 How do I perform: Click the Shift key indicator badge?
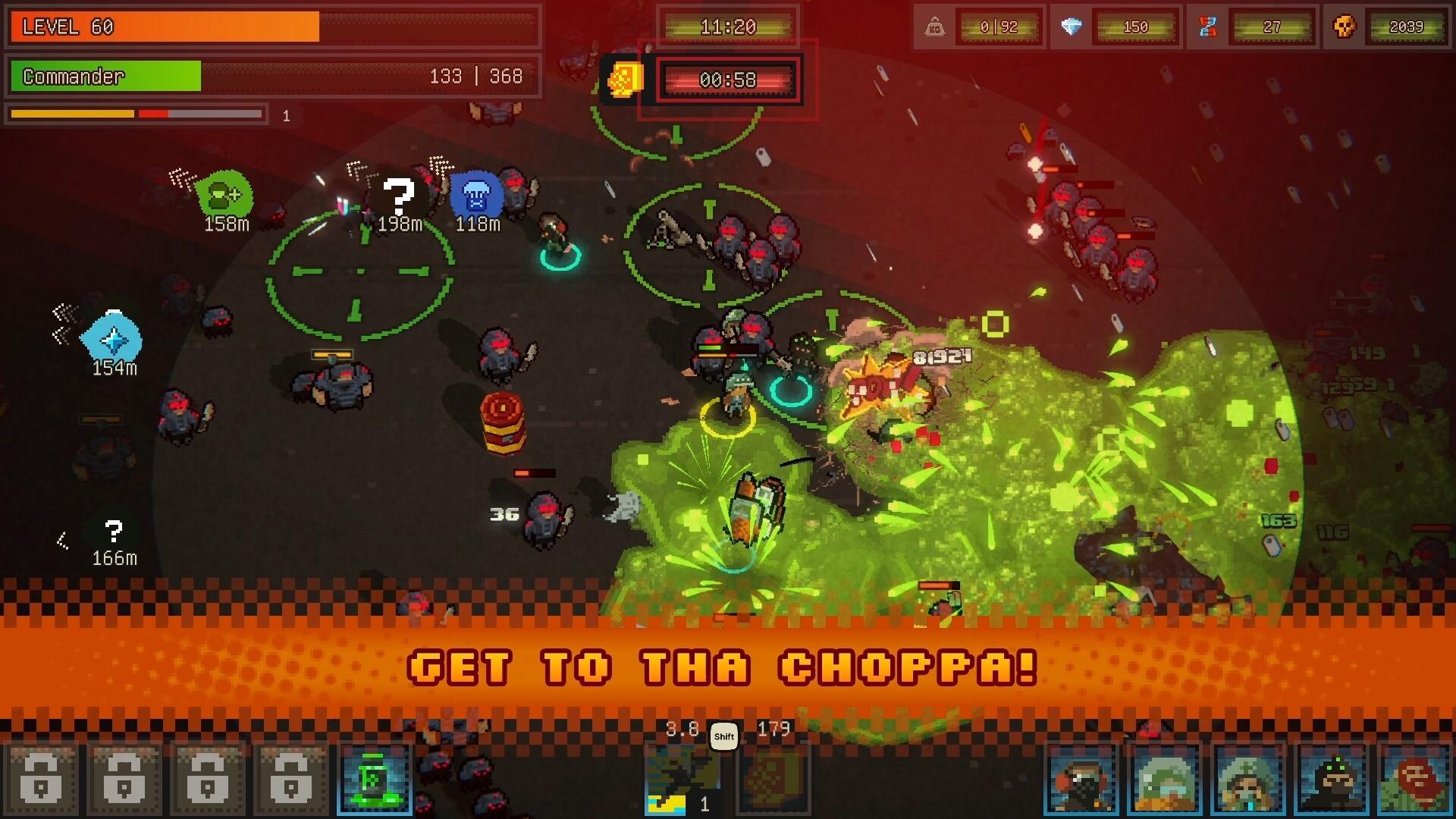[x=723, y=736]
